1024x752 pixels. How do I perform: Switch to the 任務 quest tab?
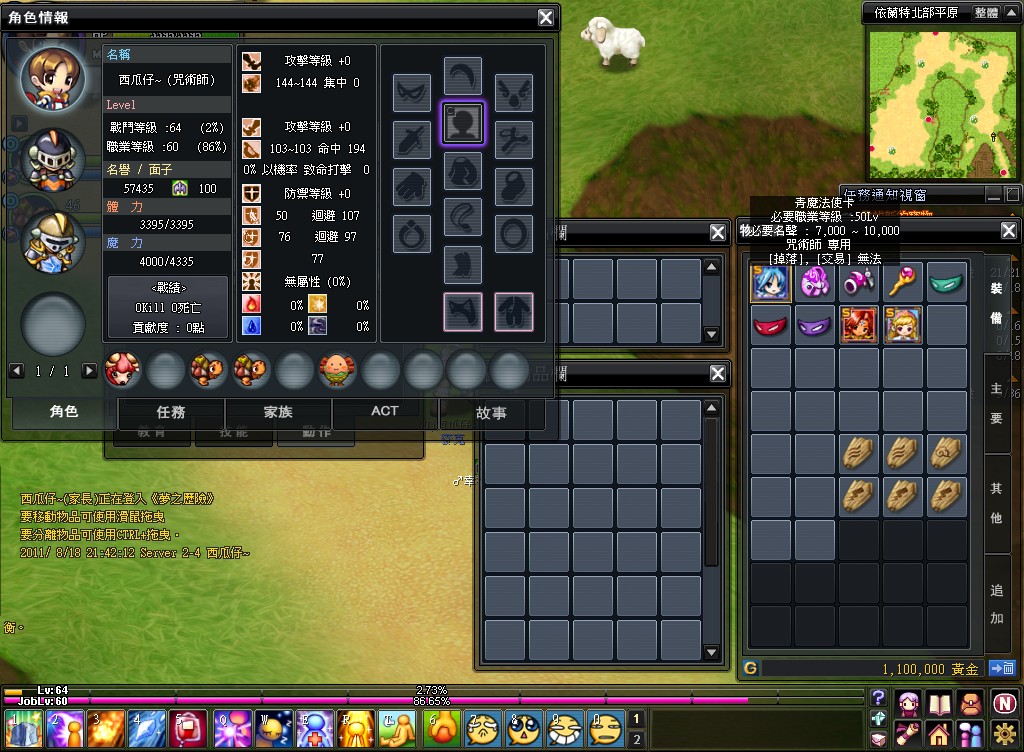tap(171, 411)
